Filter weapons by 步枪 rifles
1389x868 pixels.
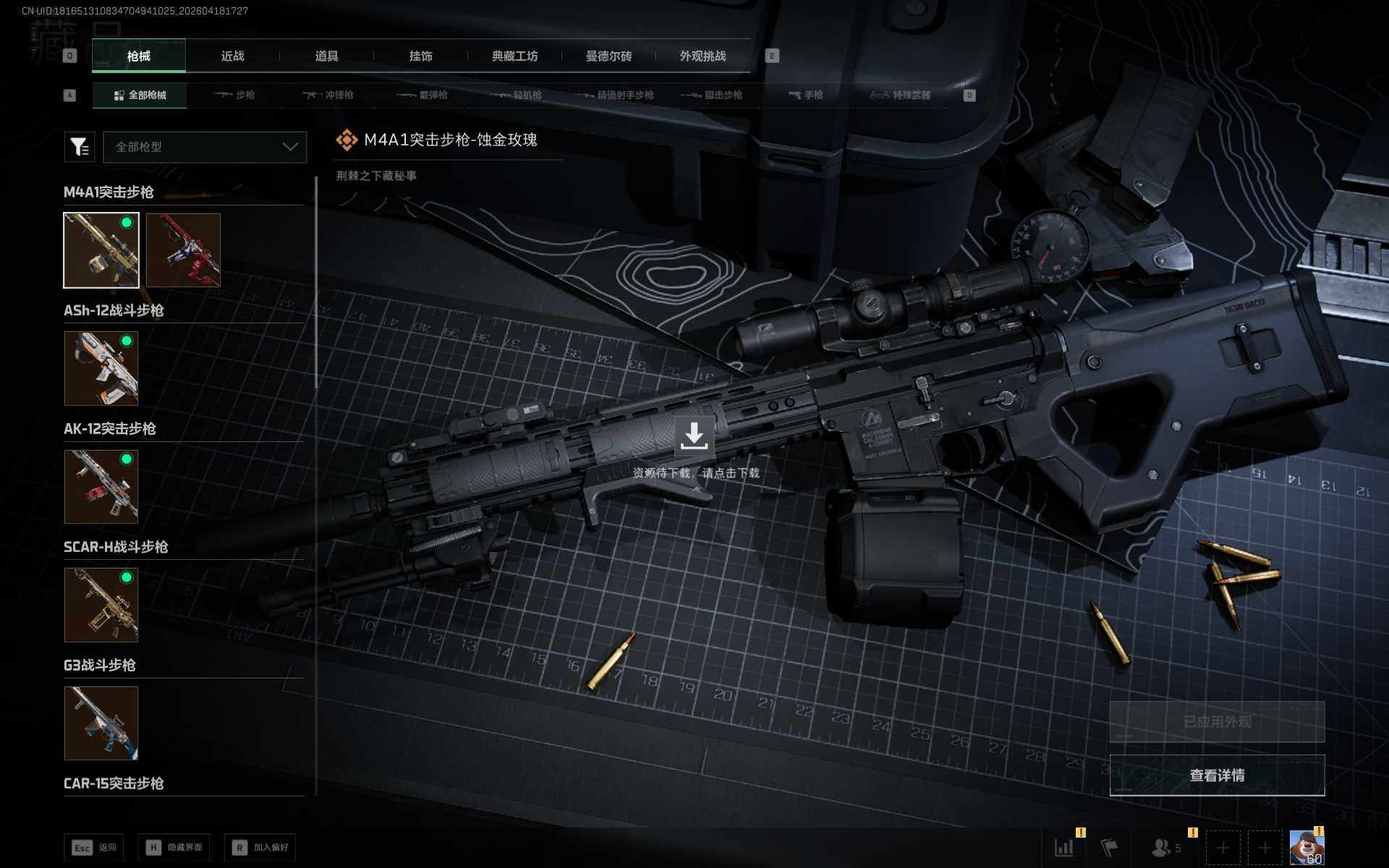pos(234,95)
